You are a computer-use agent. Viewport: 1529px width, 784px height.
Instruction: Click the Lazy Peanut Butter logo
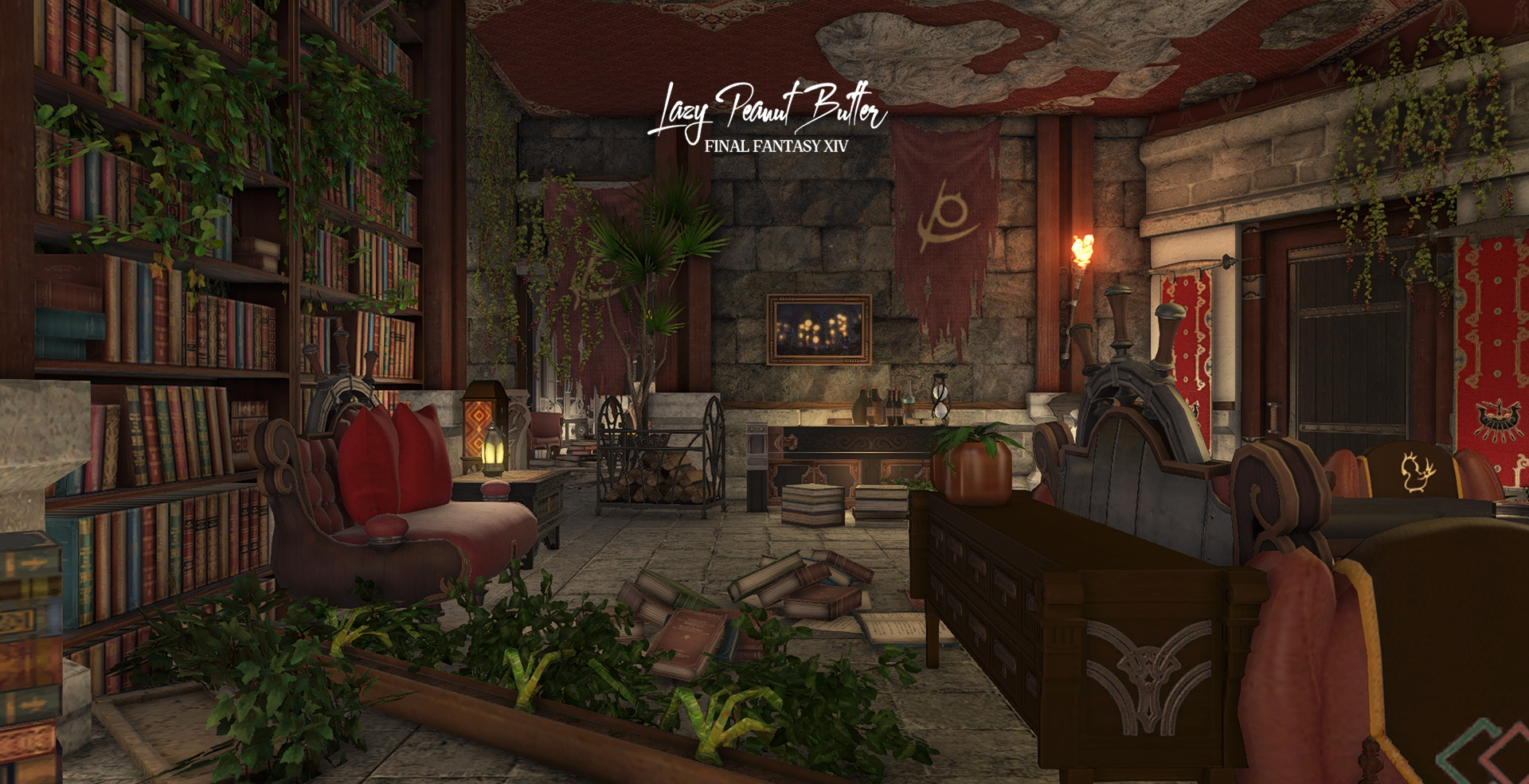click(x=767, y=115)
